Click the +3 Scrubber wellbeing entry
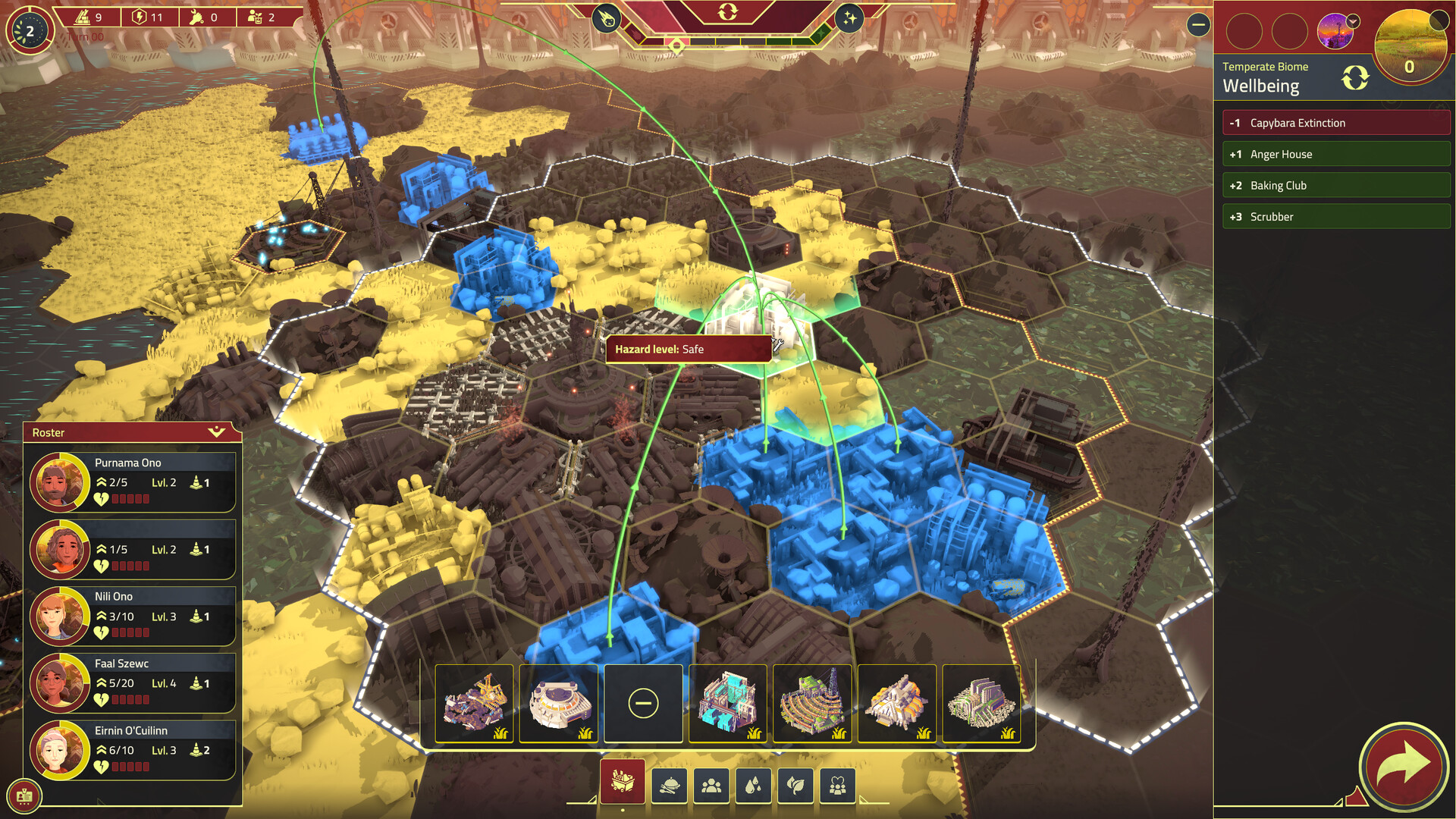The width and height of the screenshot is (1456, 819). [x=1335, y=216]
